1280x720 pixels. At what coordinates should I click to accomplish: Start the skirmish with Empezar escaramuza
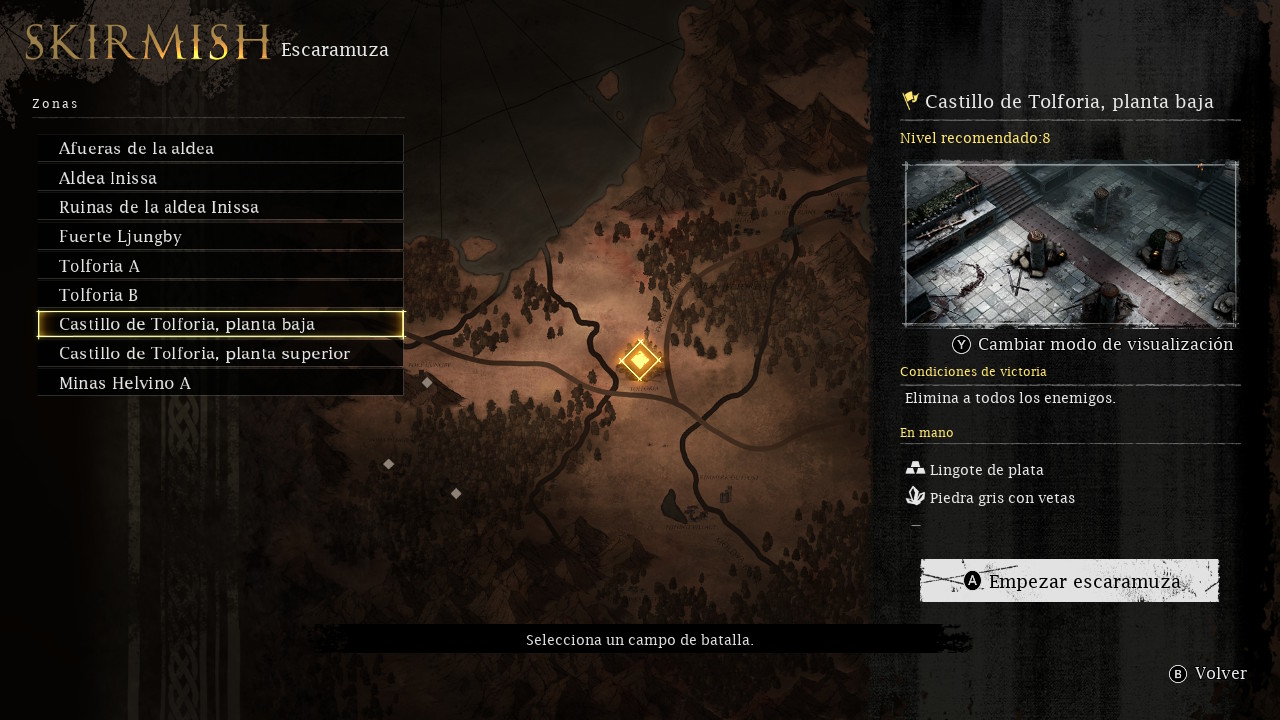click(x=1070, y=581)
